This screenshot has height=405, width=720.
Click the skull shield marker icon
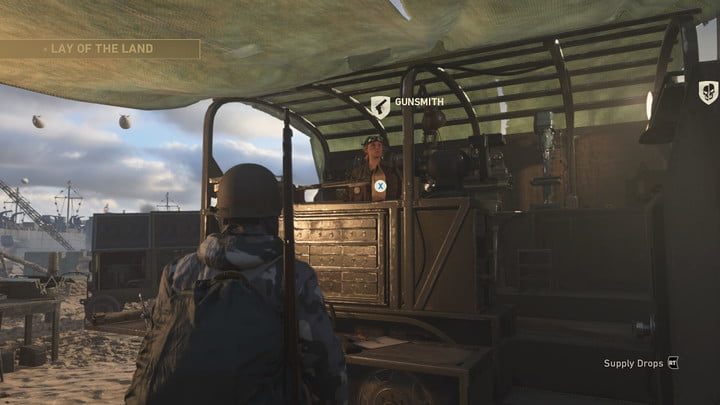point(707,92)
